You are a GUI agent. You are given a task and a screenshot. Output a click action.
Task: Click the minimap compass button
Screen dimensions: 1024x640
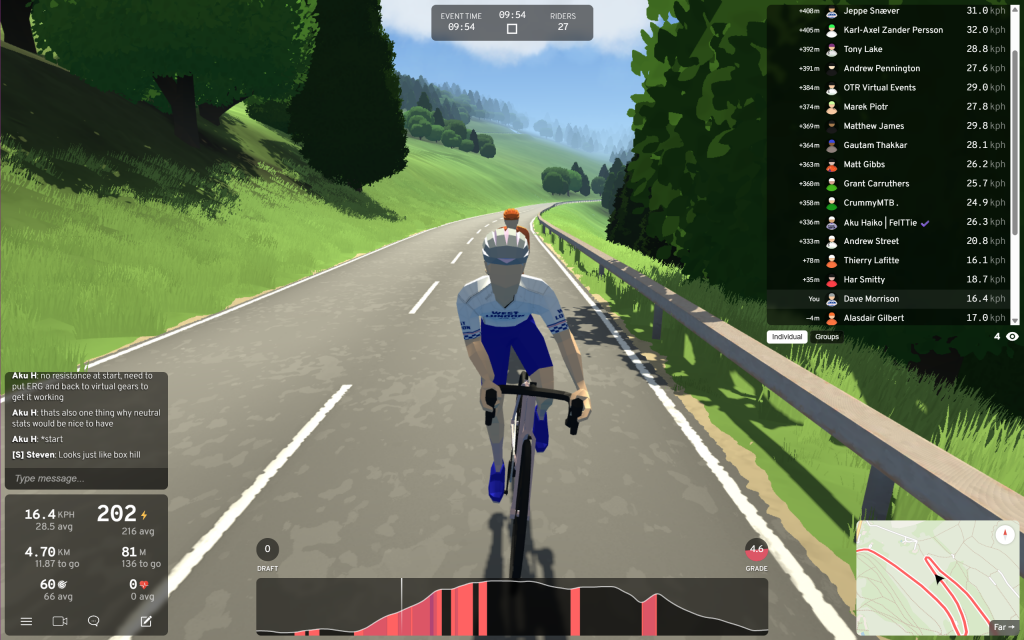pos(1004,535)
